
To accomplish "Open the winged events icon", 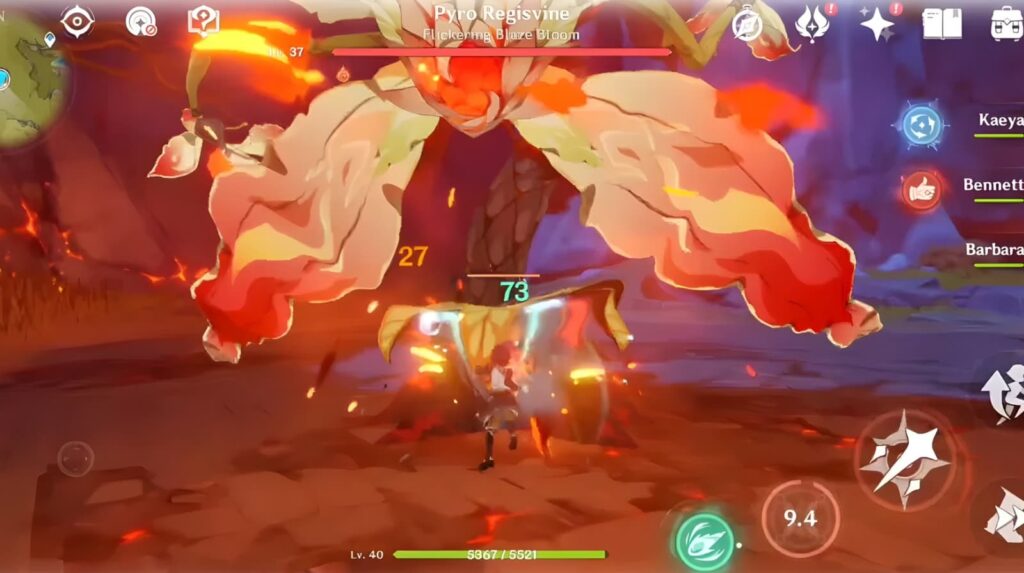I will (811, 22).
